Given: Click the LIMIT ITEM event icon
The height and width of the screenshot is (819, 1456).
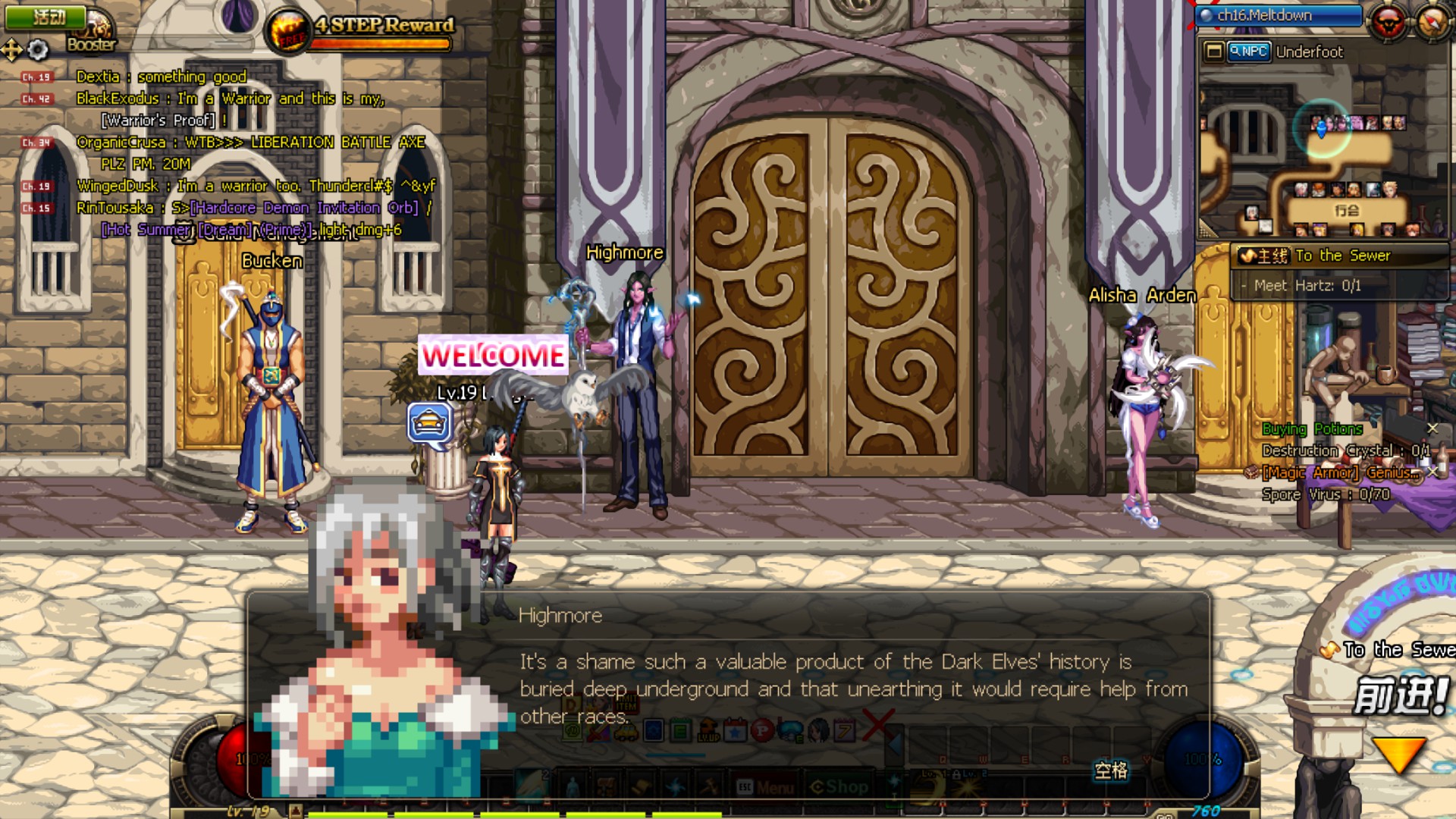Looking at the screenshot, I should point(626,703).
